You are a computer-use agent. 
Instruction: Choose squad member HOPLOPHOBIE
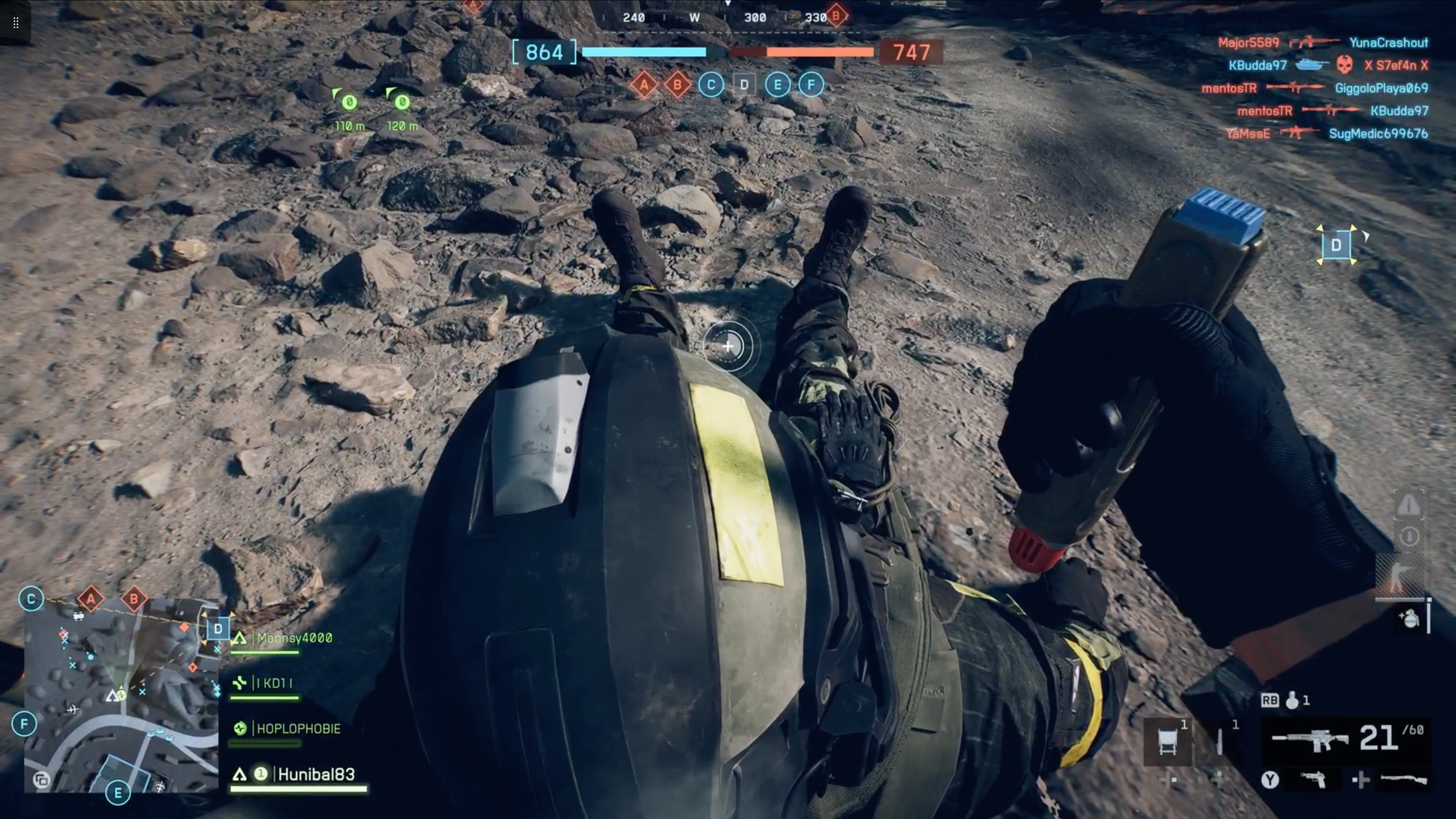tap(298, 729)
